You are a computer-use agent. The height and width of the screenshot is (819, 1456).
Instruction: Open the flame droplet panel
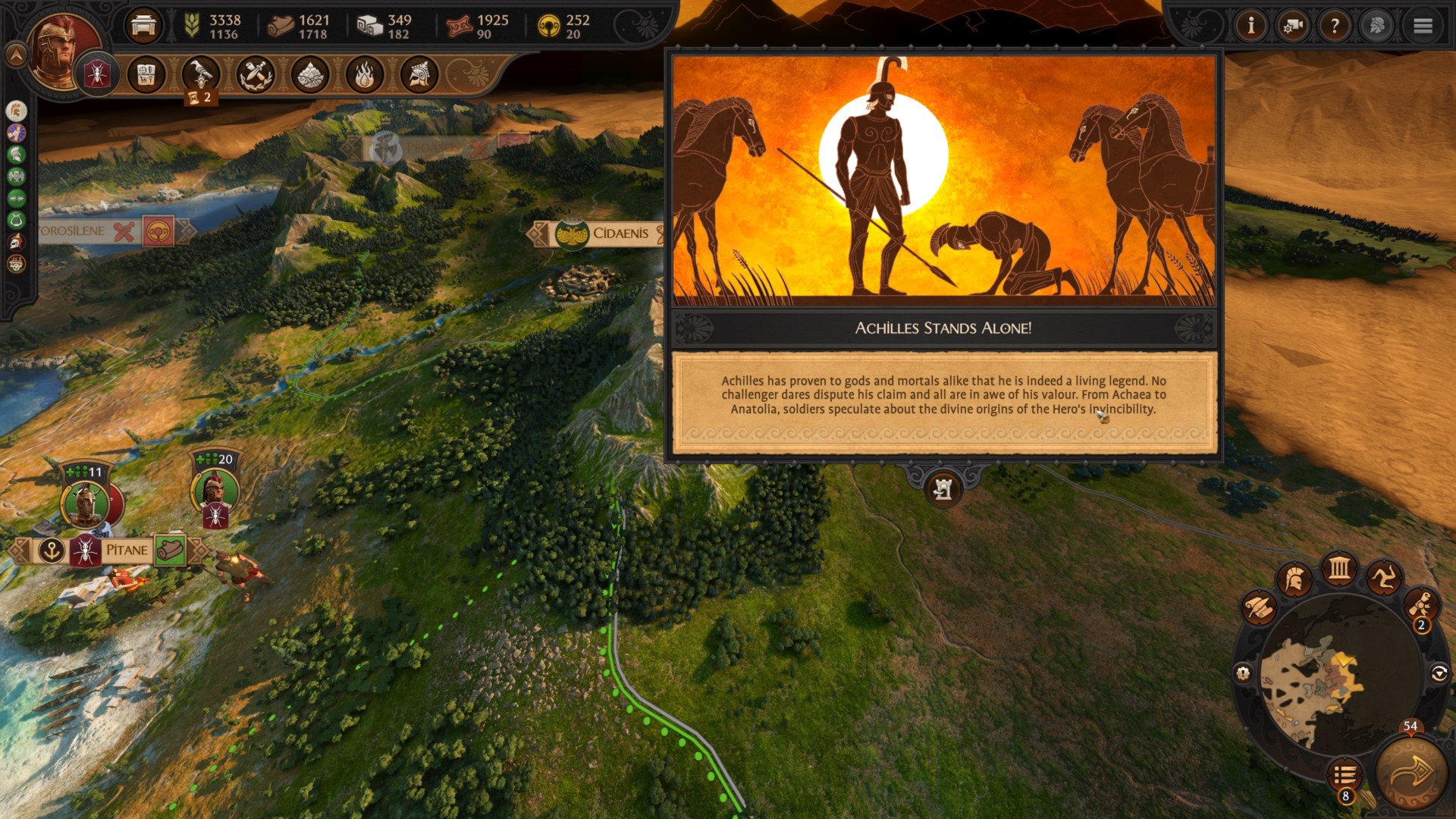tap(365, 74)
